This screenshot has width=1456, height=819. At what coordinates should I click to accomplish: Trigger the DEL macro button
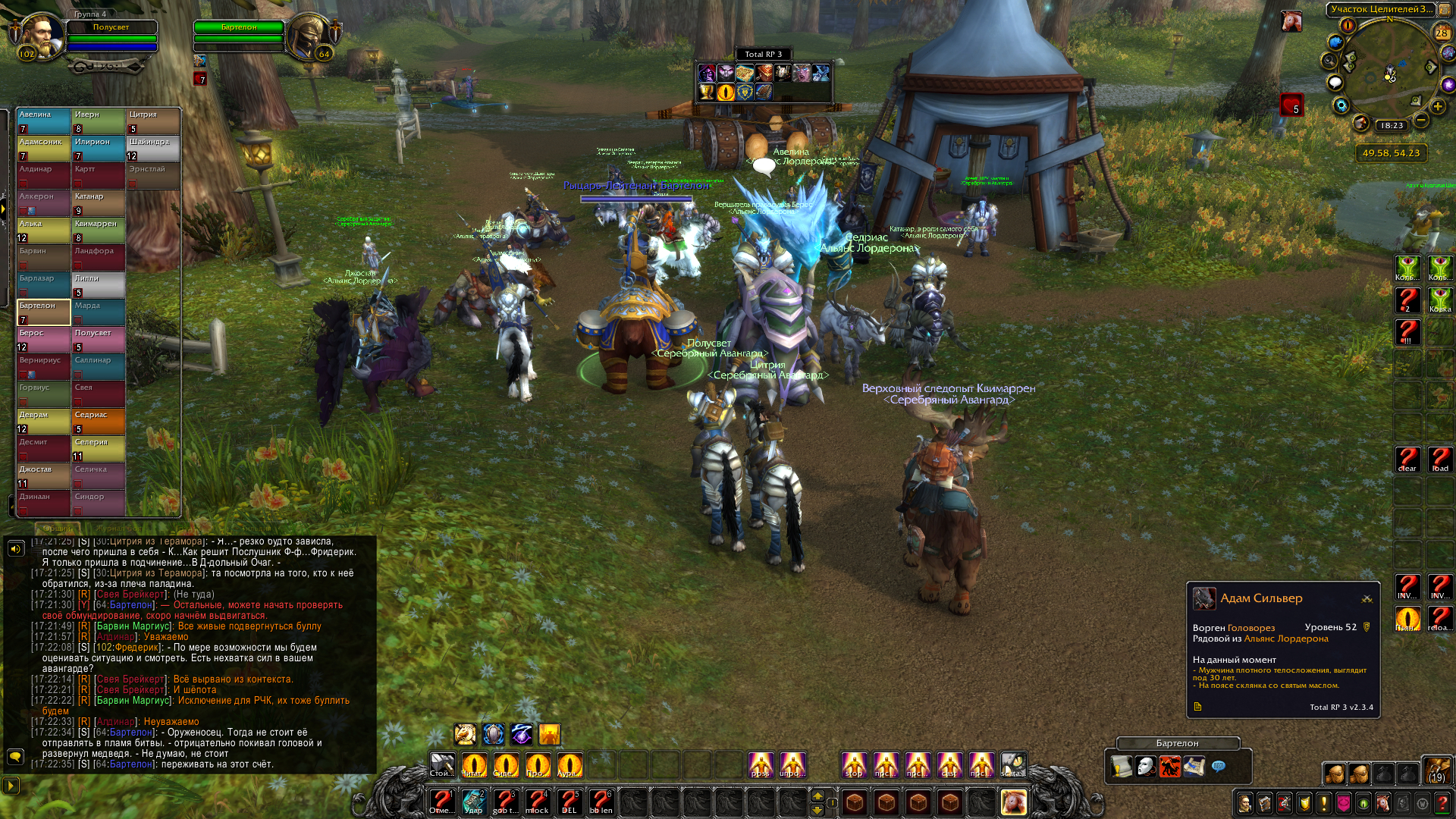[x=570, y=802]
